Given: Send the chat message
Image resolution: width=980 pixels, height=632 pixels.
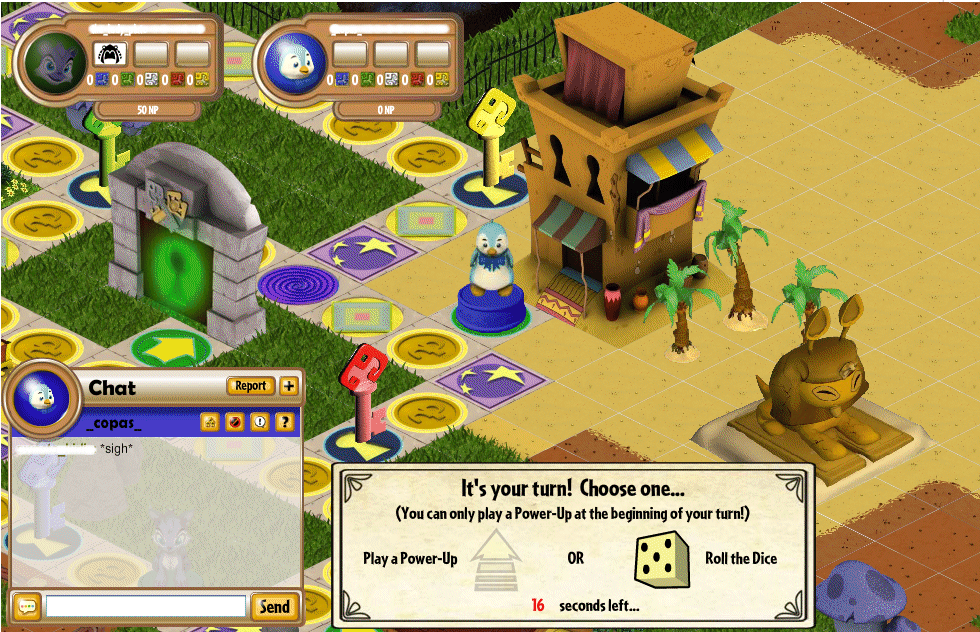Looking at the screenshot, I should 274,606.
